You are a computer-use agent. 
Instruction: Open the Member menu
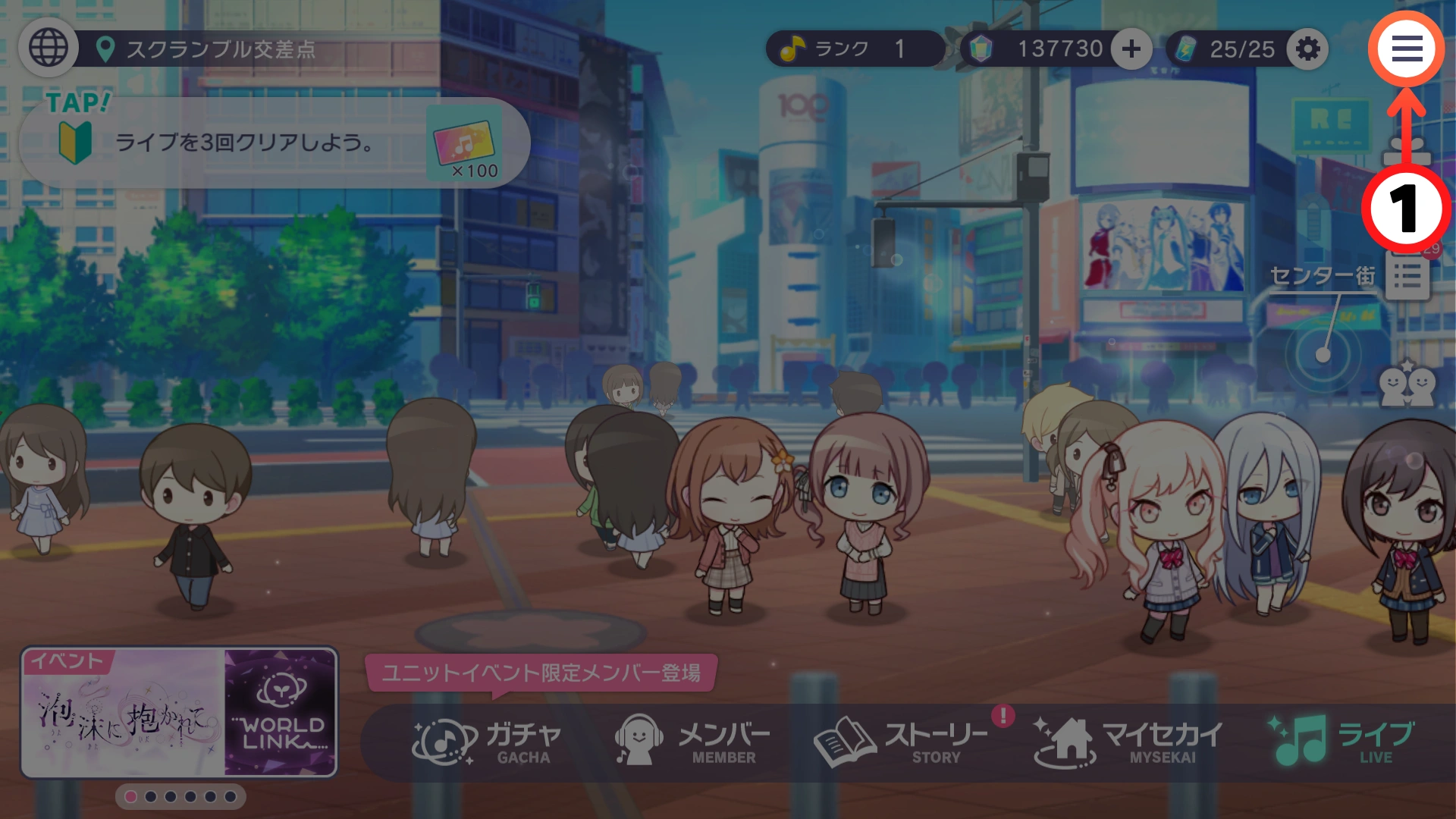pyautogui.click(x=693, y=742)
